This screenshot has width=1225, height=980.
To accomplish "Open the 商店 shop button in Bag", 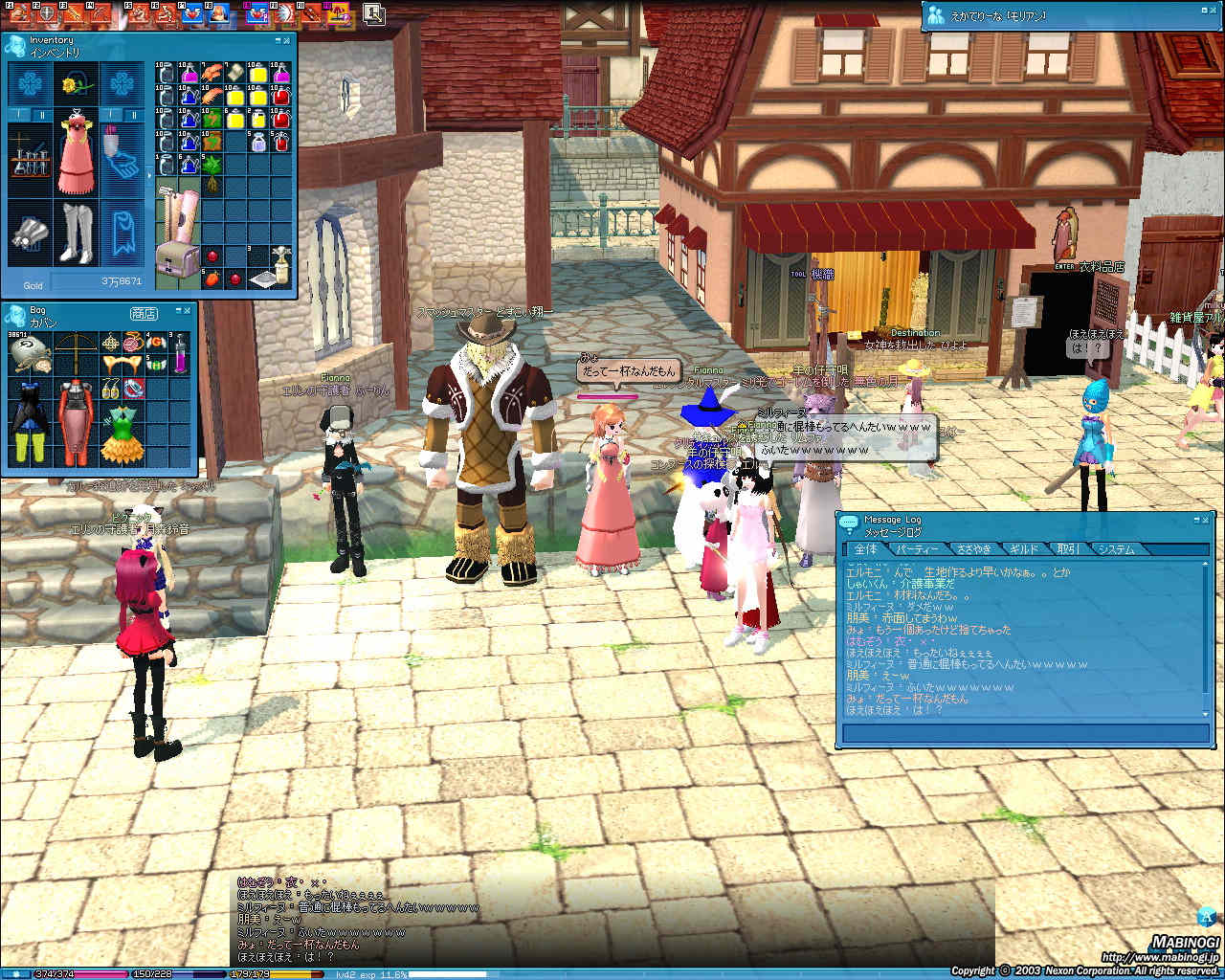I will 144,314.
